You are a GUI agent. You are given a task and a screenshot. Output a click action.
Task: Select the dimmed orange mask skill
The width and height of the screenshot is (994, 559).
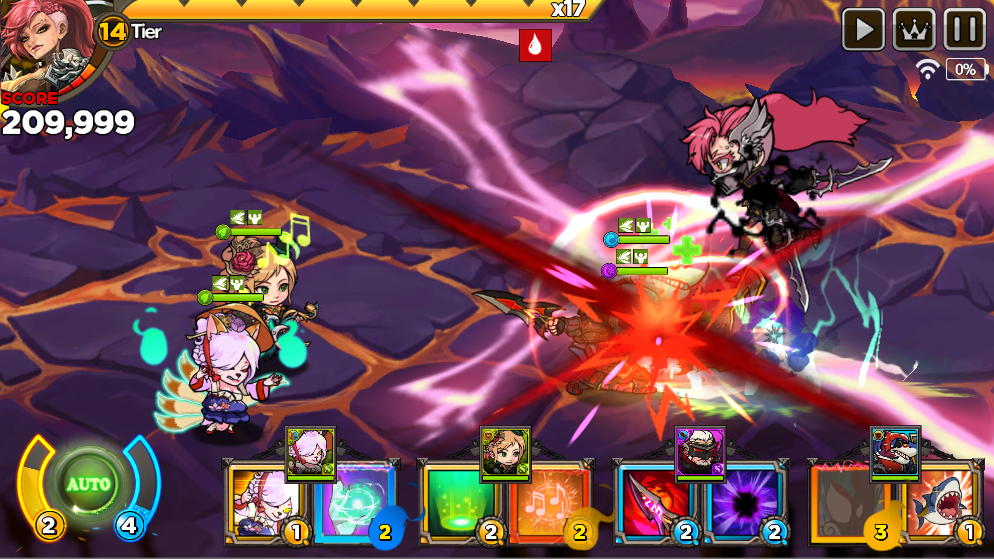[844, 503]
